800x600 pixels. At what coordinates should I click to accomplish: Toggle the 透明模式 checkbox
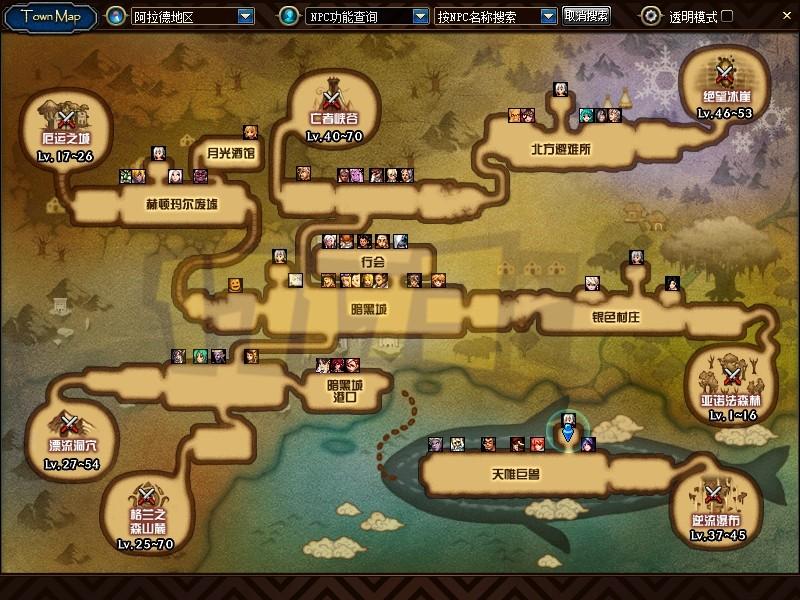pos(727,16)
